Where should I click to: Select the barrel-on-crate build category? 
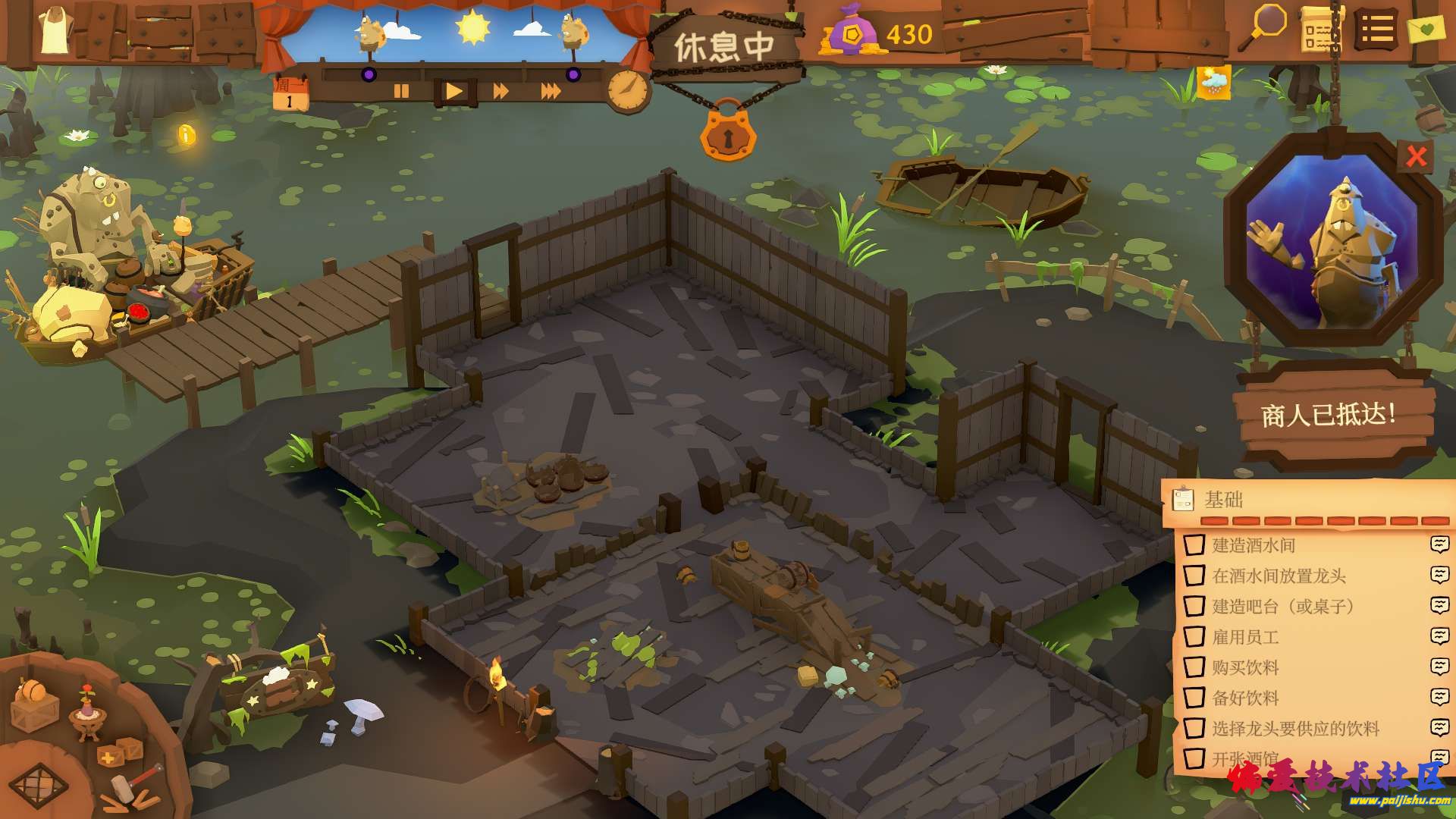[x=35, y=704]
